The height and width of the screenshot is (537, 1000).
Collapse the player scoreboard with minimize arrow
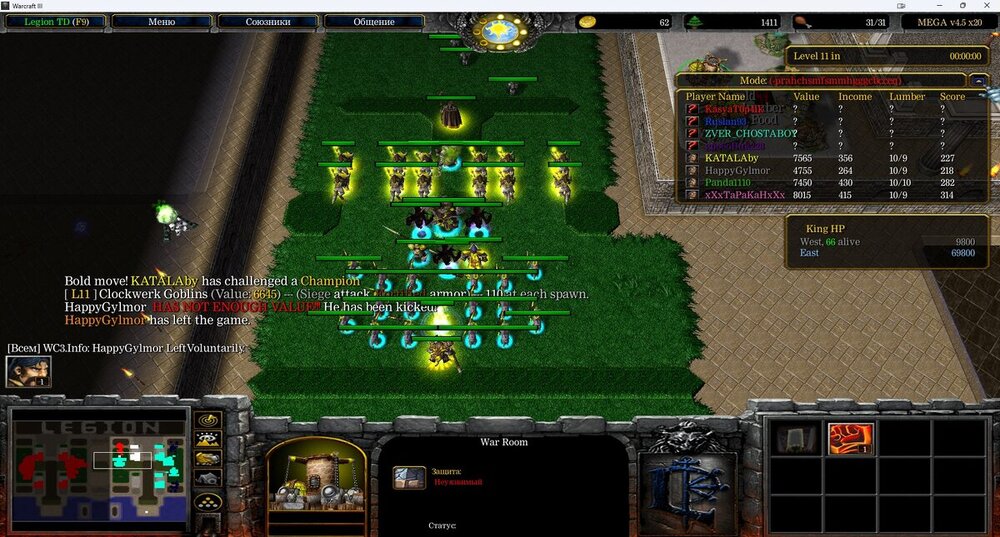(x=978, y=80)
